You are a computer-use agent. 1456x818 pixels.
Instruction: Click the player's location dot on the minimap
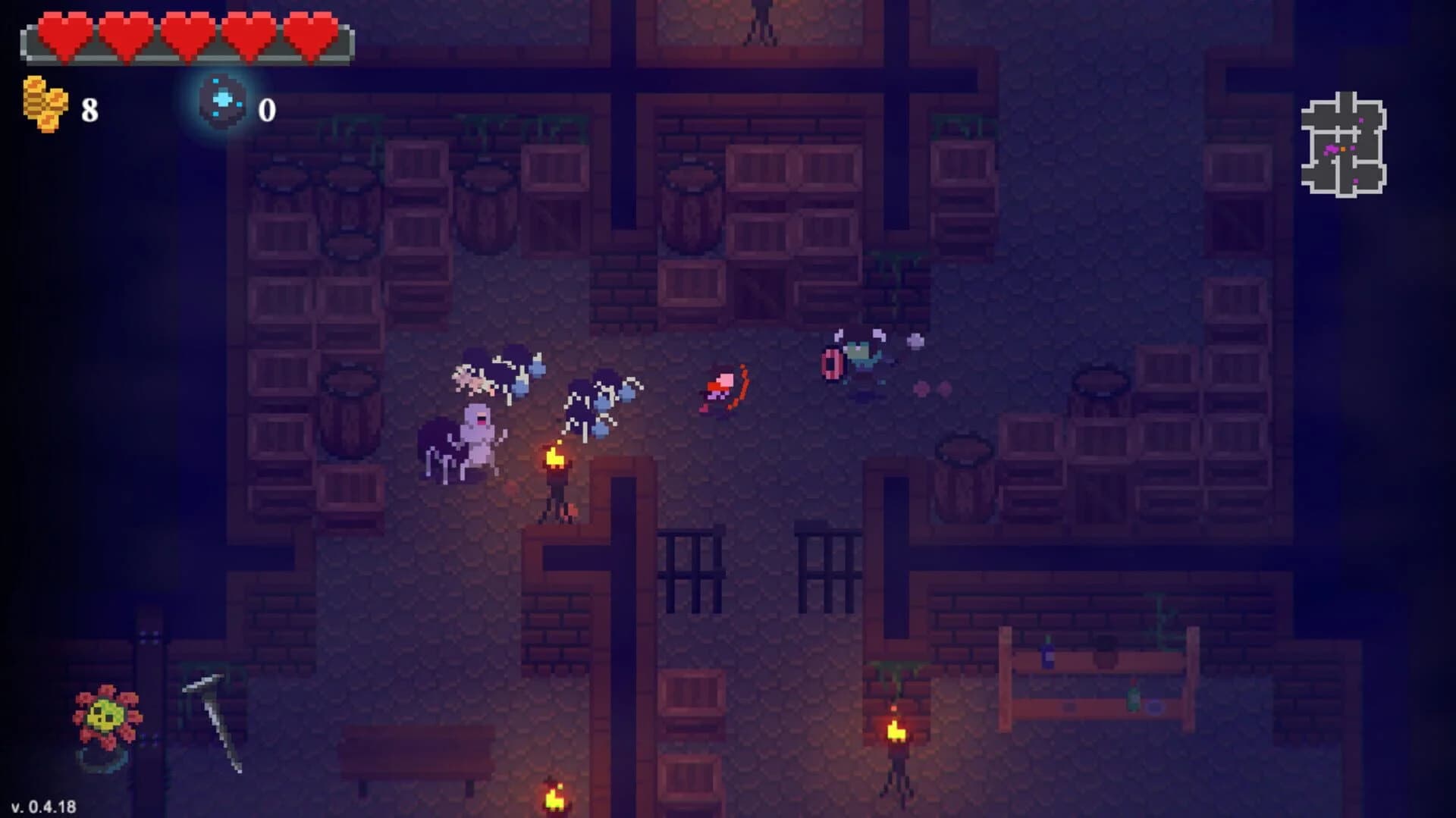(x=1343, y=149)
